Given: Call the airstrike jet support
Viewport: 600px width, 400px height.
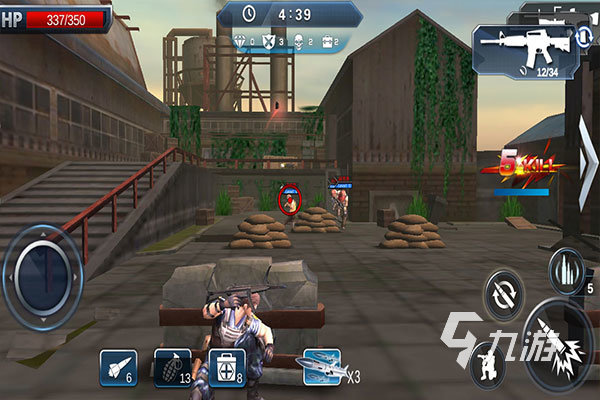Looking at the screenshot, I should click(x=323, y=366).
